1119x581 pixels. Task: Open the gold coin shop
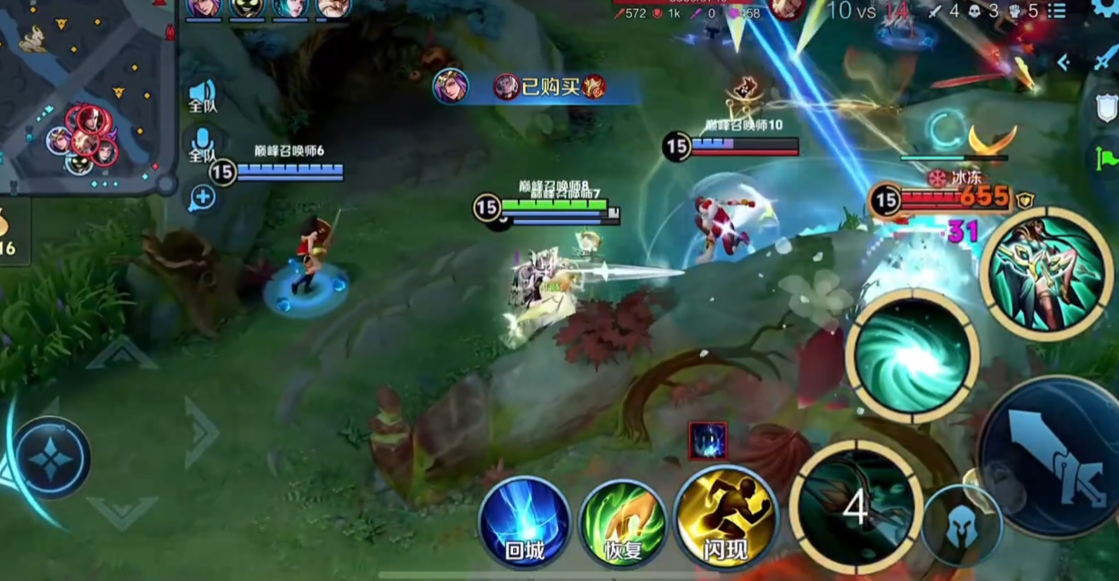pos(8,230)
